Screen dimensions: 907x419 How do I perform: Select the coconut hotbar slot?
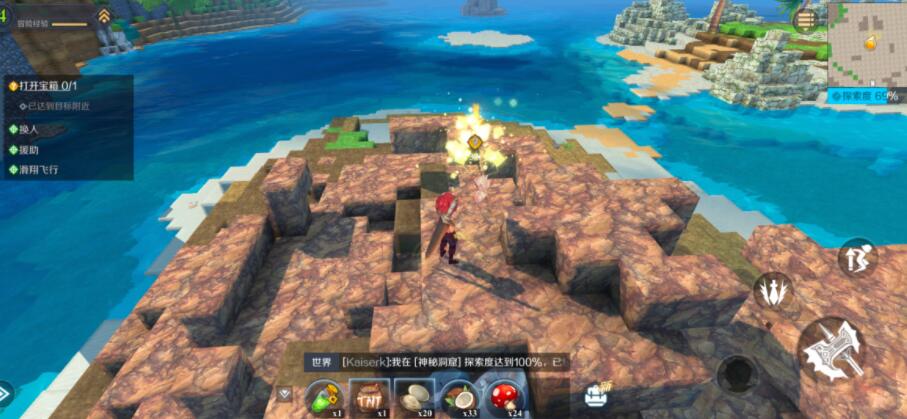click(460, 396)
